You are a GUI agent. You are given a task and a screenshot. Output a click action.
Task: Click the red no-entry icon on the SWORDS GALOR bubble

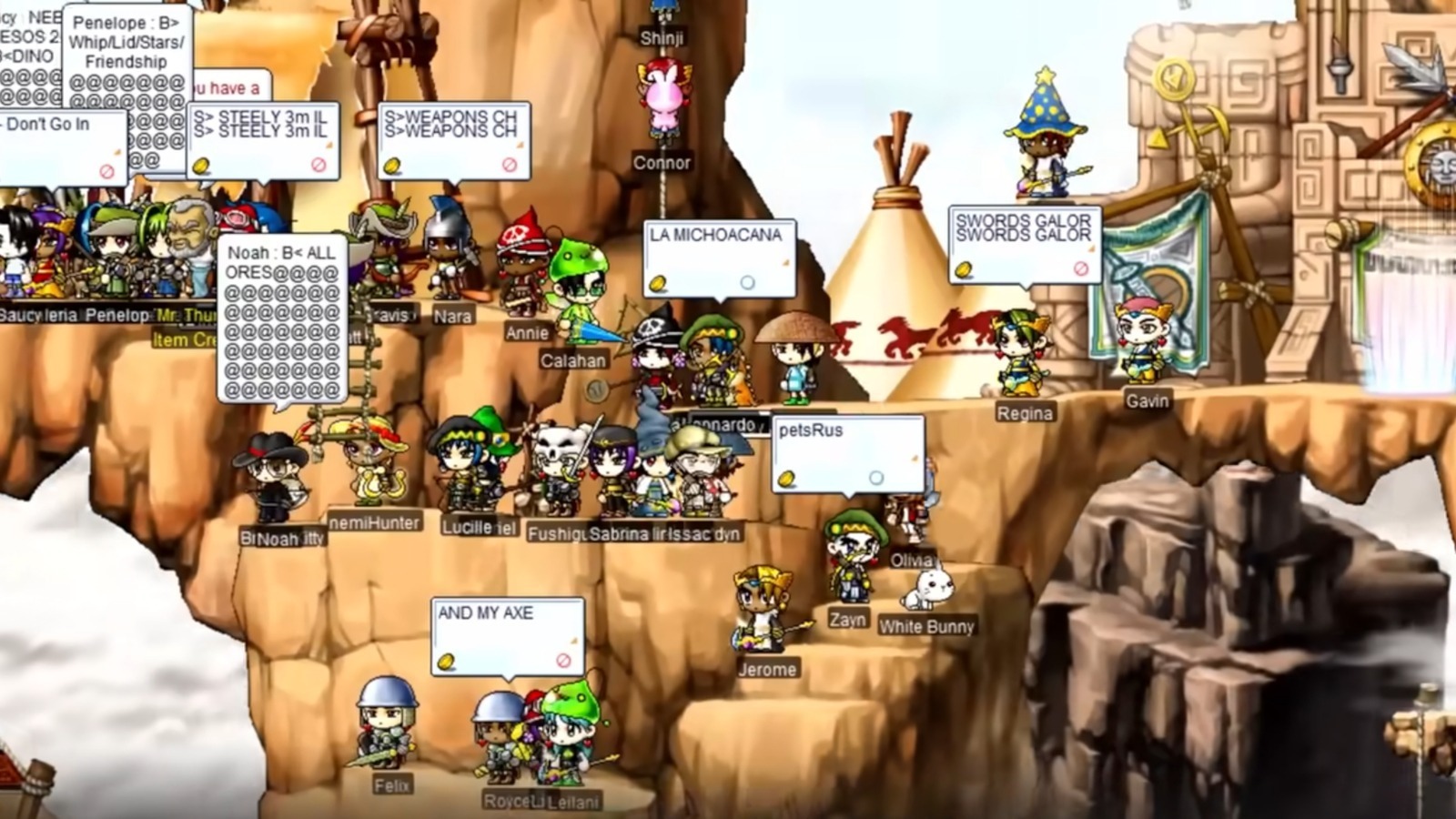[x=1080, y=267]
